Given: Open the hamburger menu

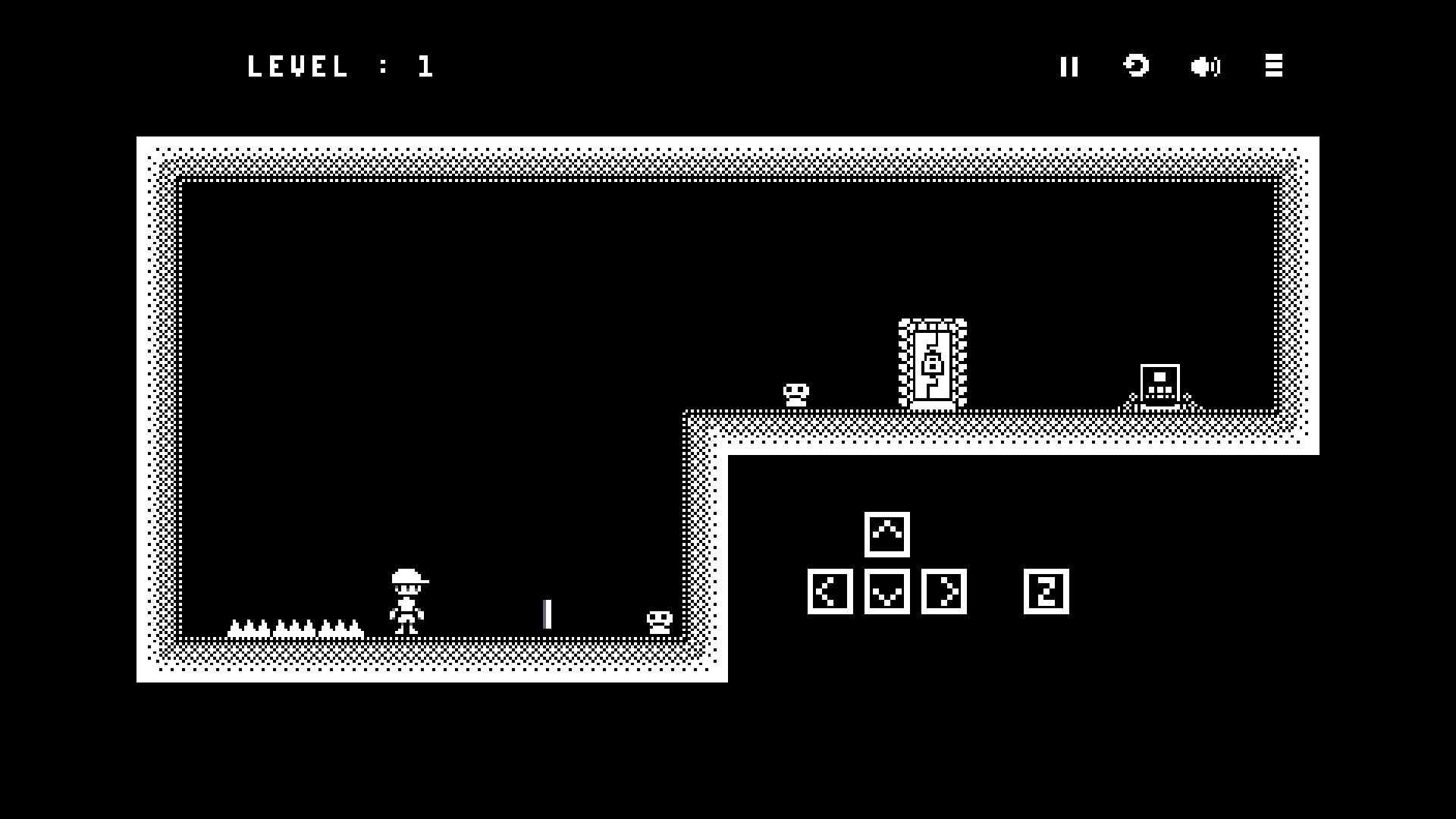Looking at the screenshot, I should [x=1274, y=66].
